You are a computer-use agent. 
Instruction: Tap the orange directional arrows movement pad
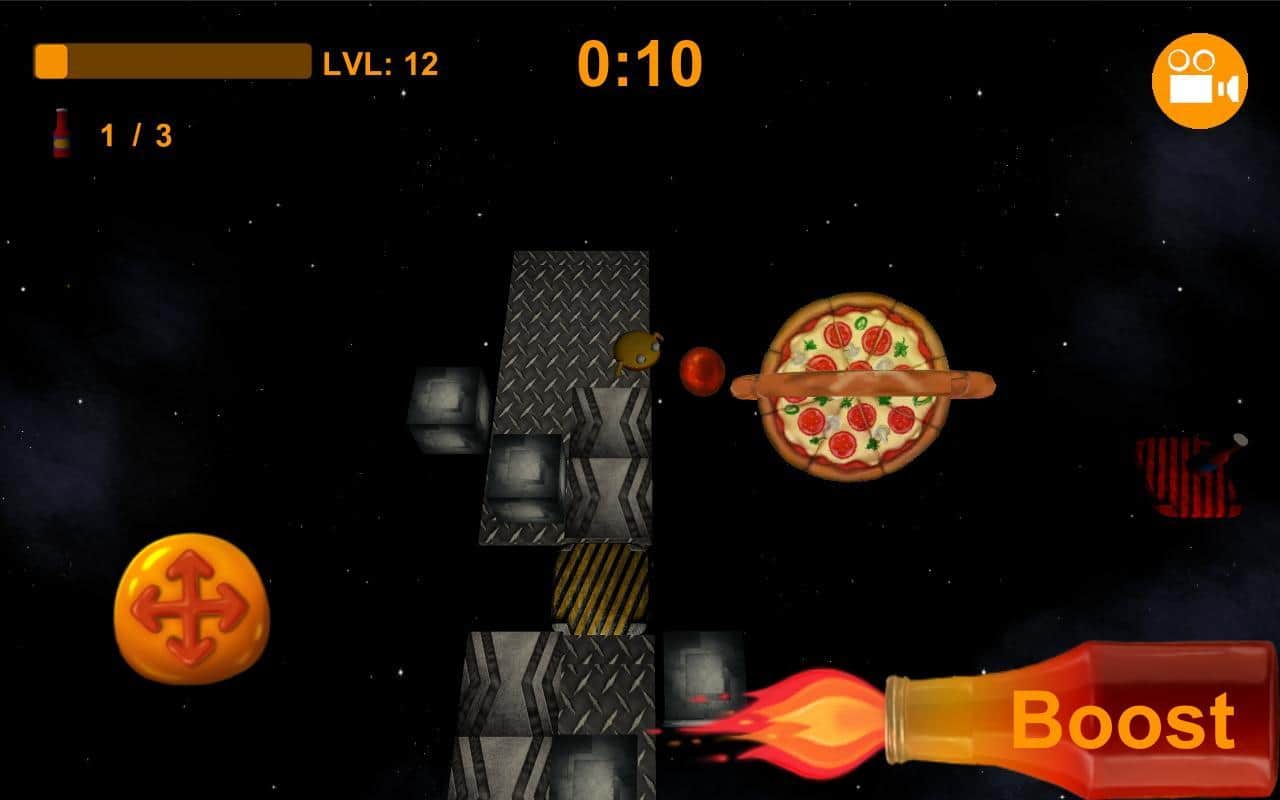[x=190, y=608]
